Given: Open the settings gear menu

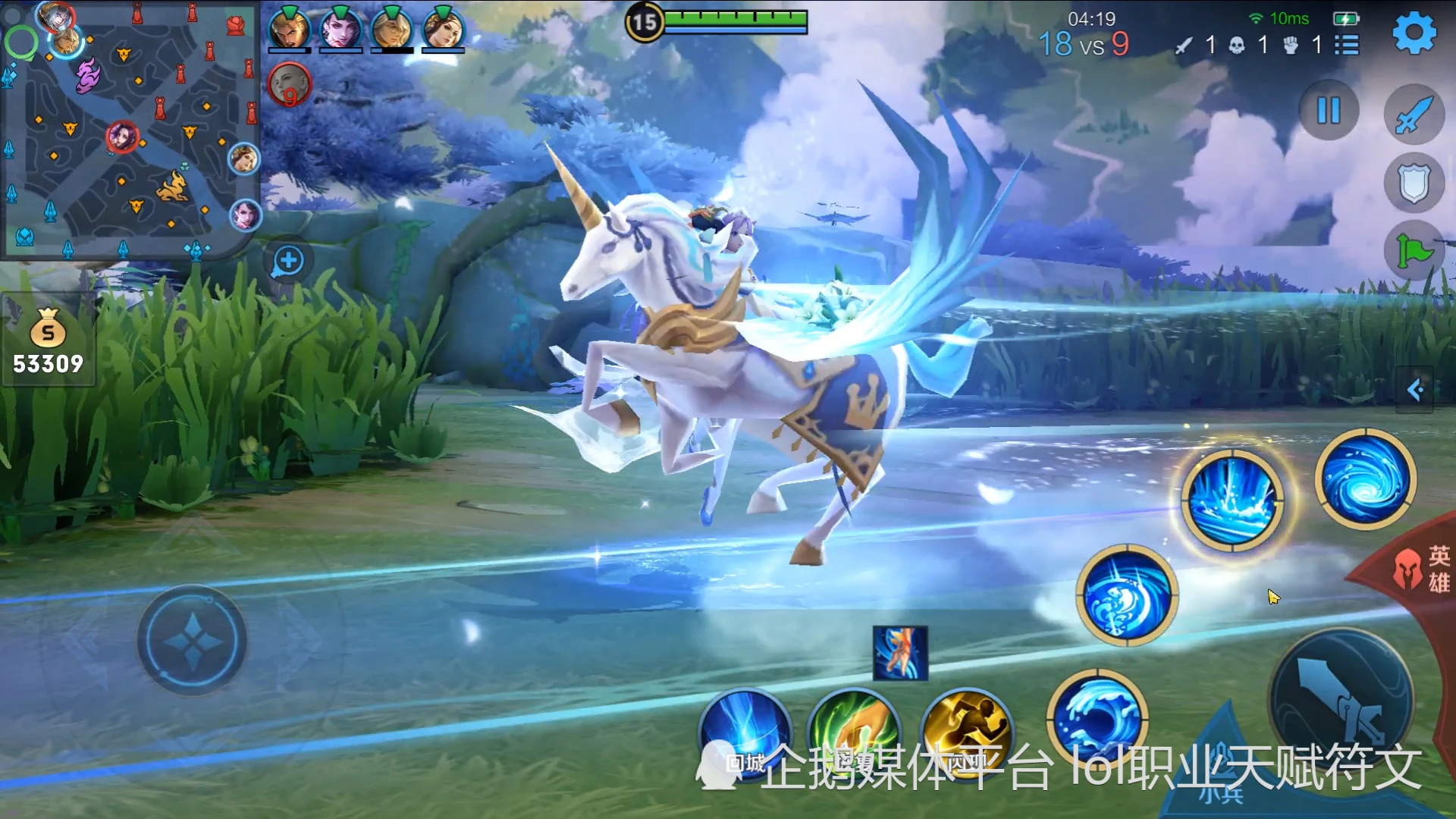Looking at the screenshot, I should tap(1414, 33).
